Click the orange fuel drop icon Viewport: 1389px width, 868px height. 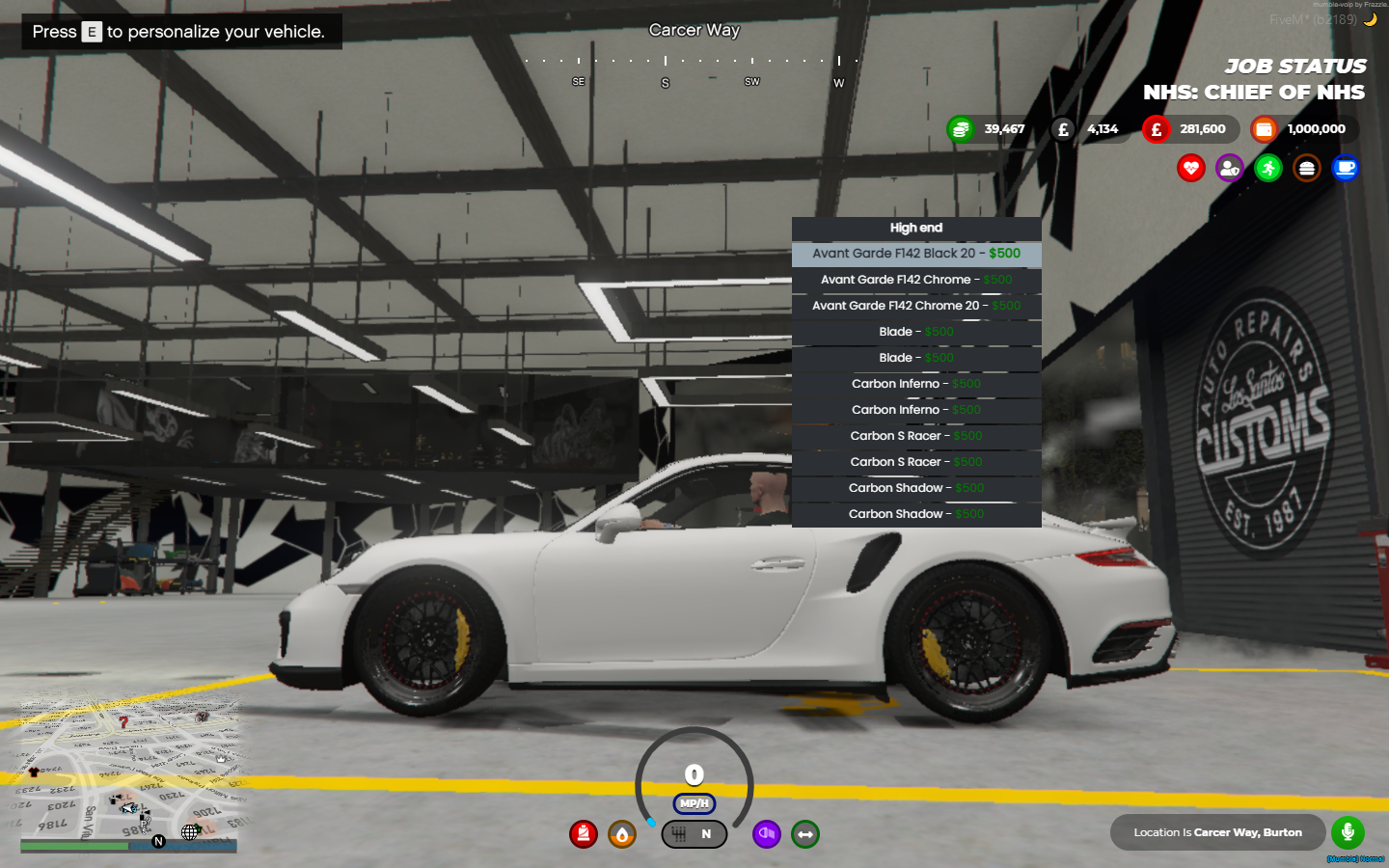622,834
